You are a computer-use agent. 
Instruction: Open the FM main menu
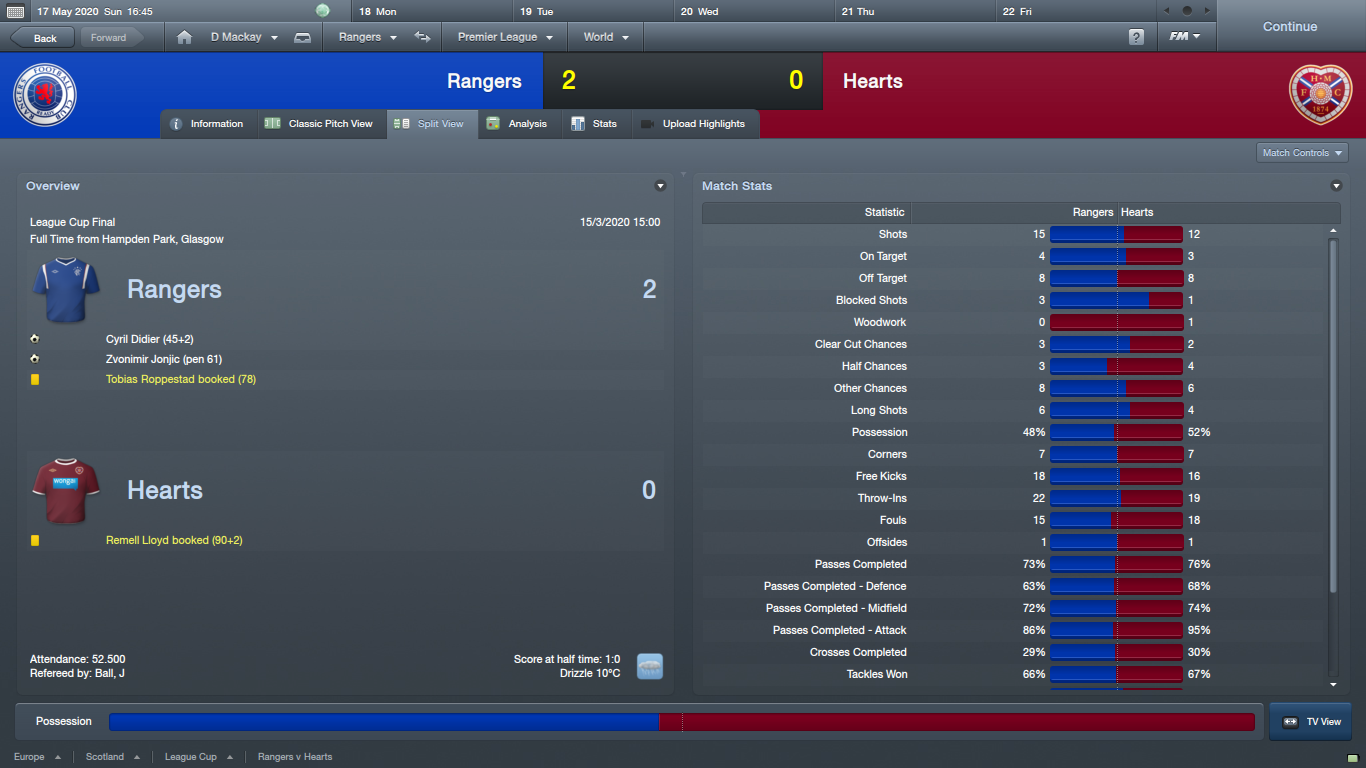tap(1185, 37)
